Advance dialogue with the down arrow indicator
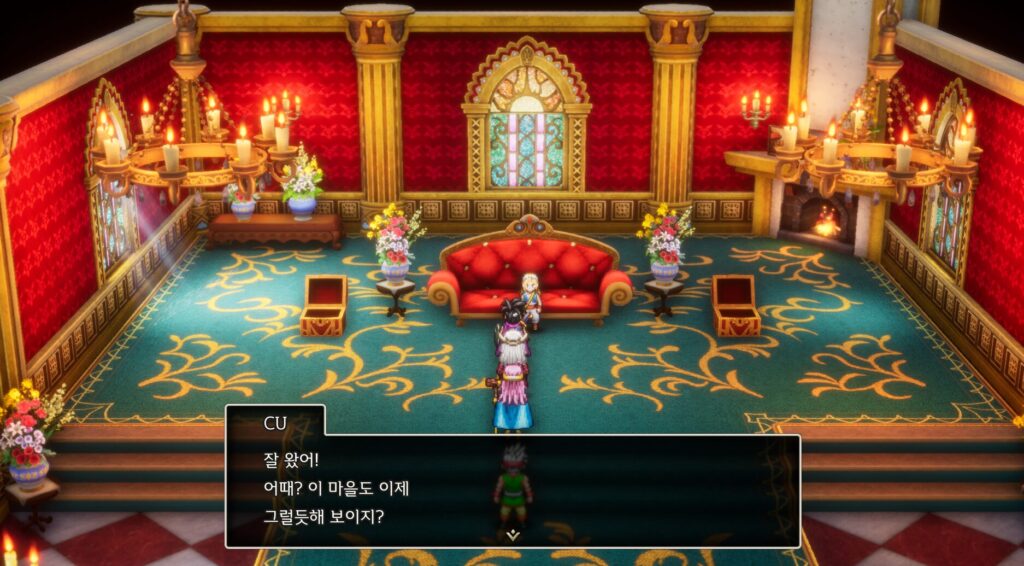Image resolution: width=1024 pixels, height=566 pixels. (513, 535)
